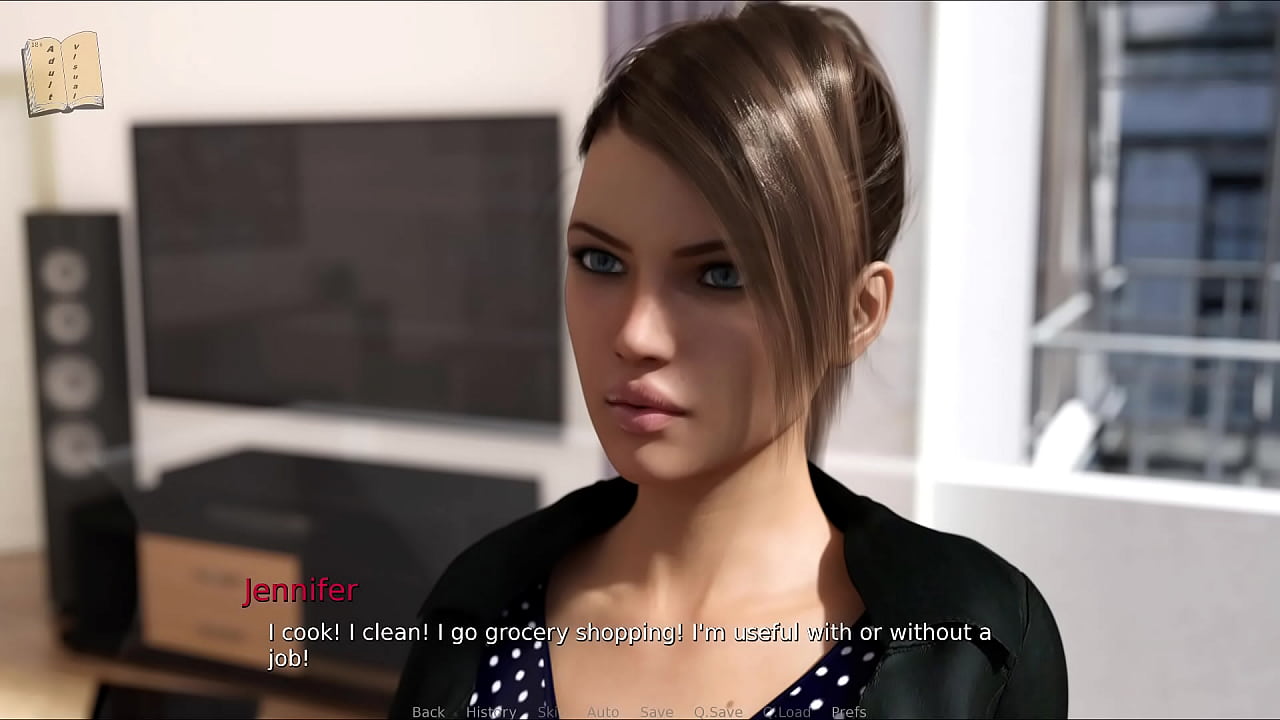1280x720 pixels.
Task: Quick save with Q.Save
Action: click(718, 712)
